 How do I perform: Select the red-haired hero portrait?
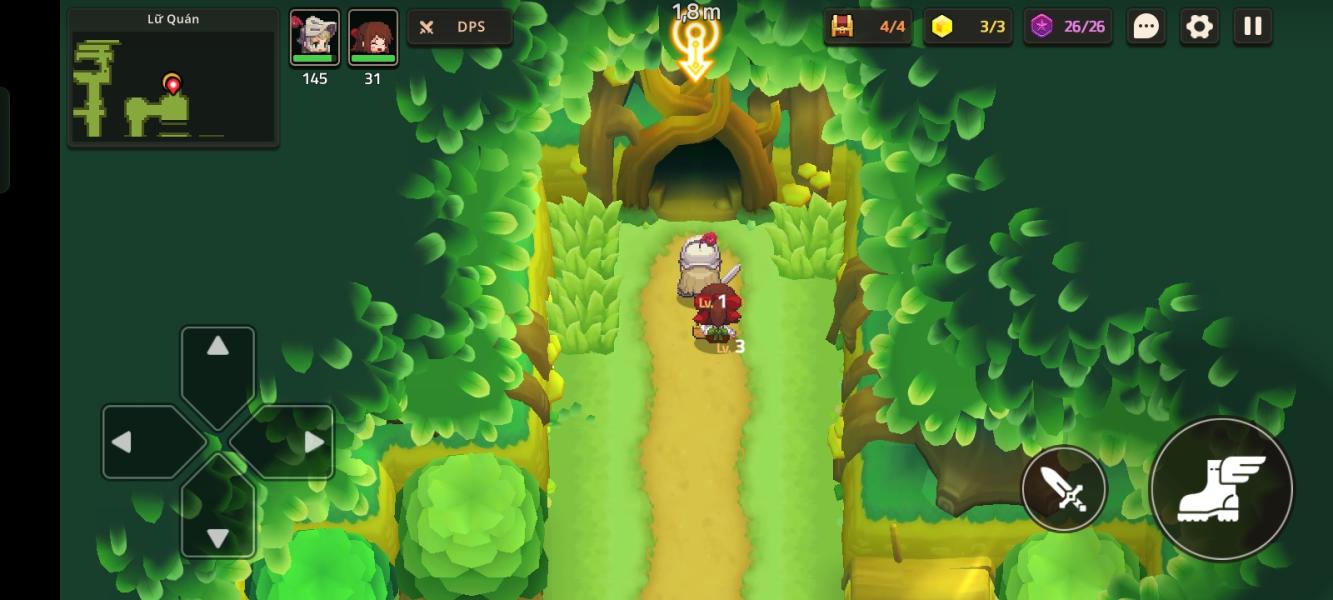pos(373,38)
